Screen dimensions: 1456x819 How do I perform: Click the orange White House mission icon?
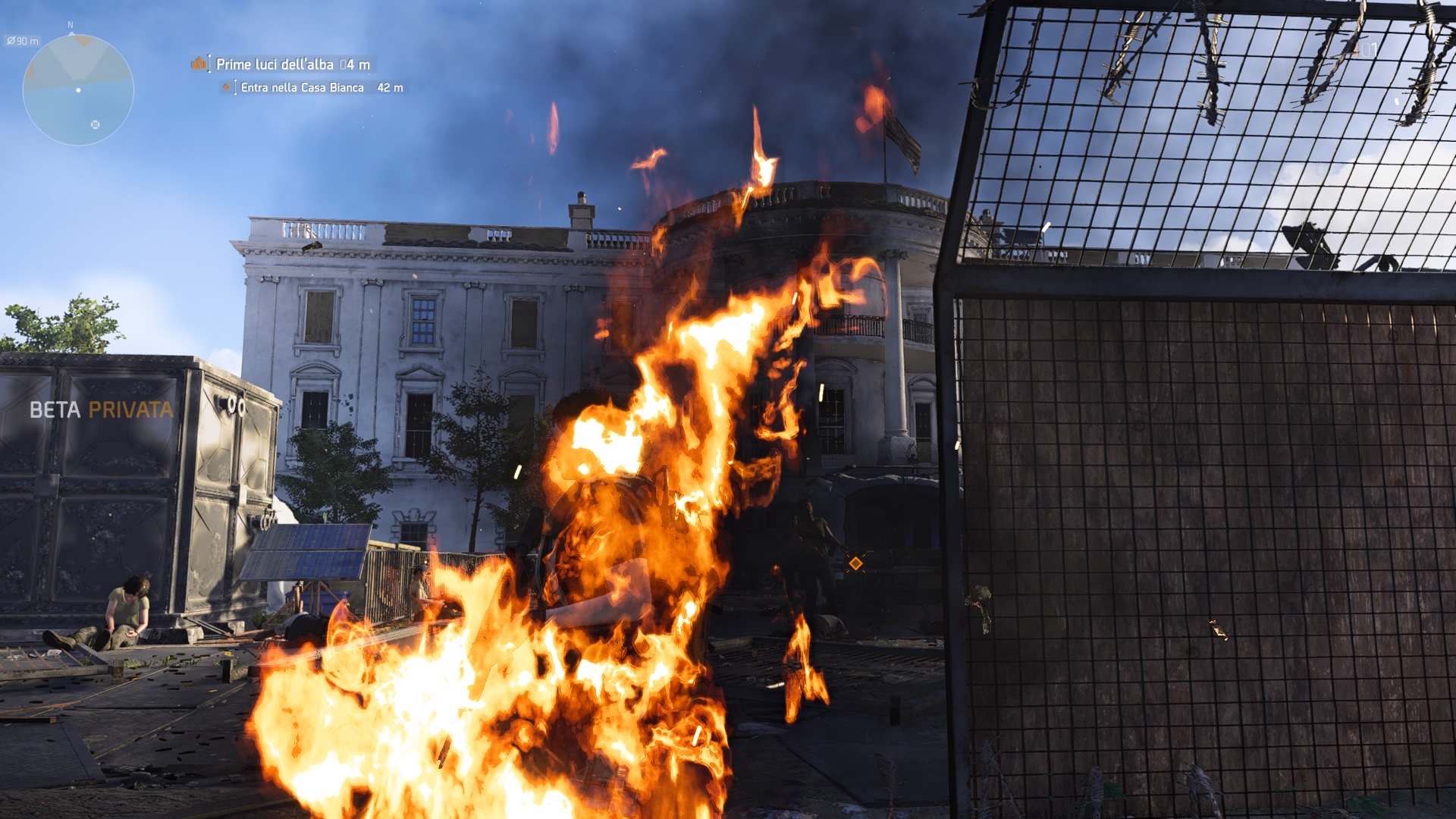[x=199, y=64]
